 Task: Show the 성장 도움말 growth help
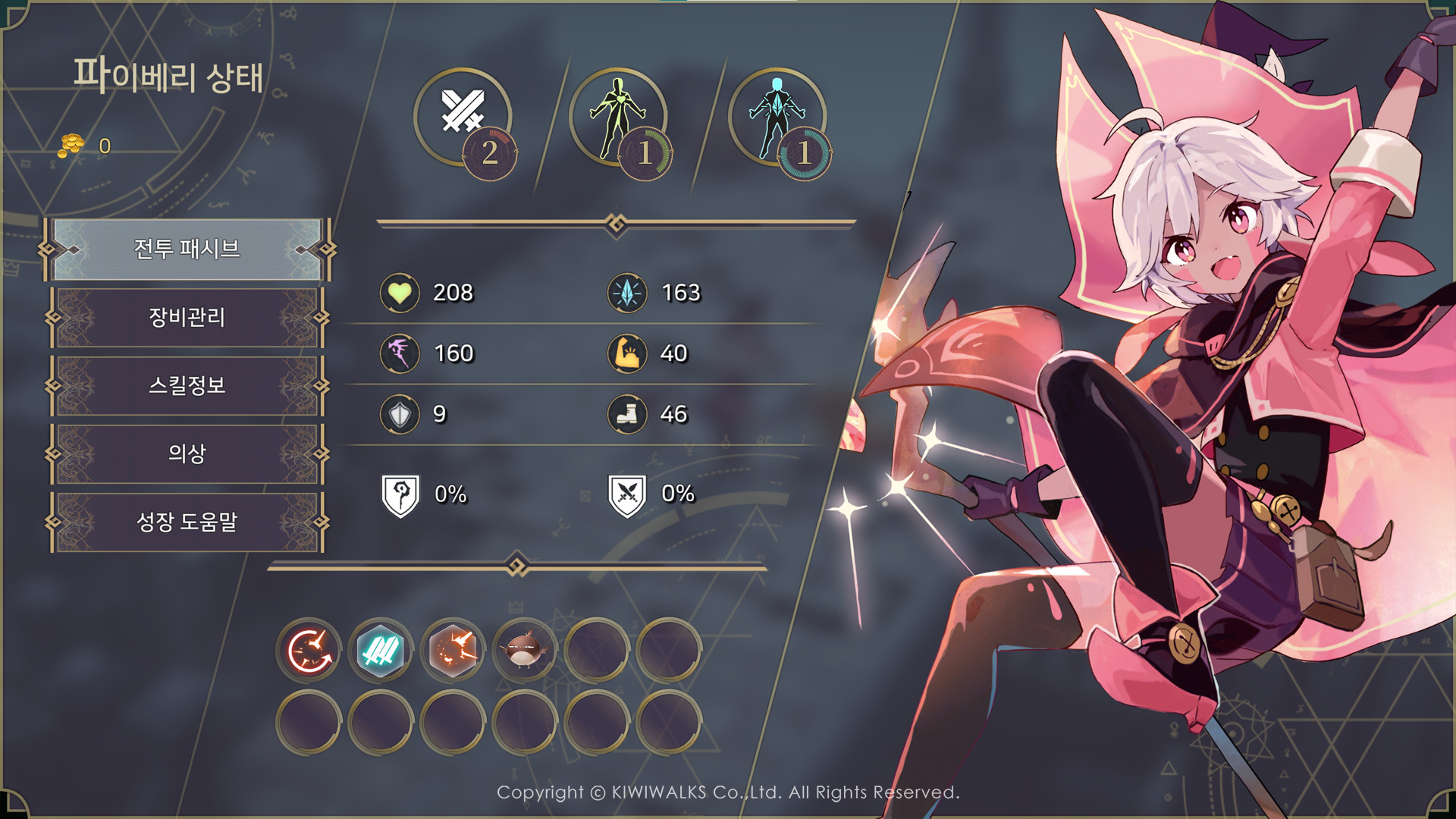point(187,522)
